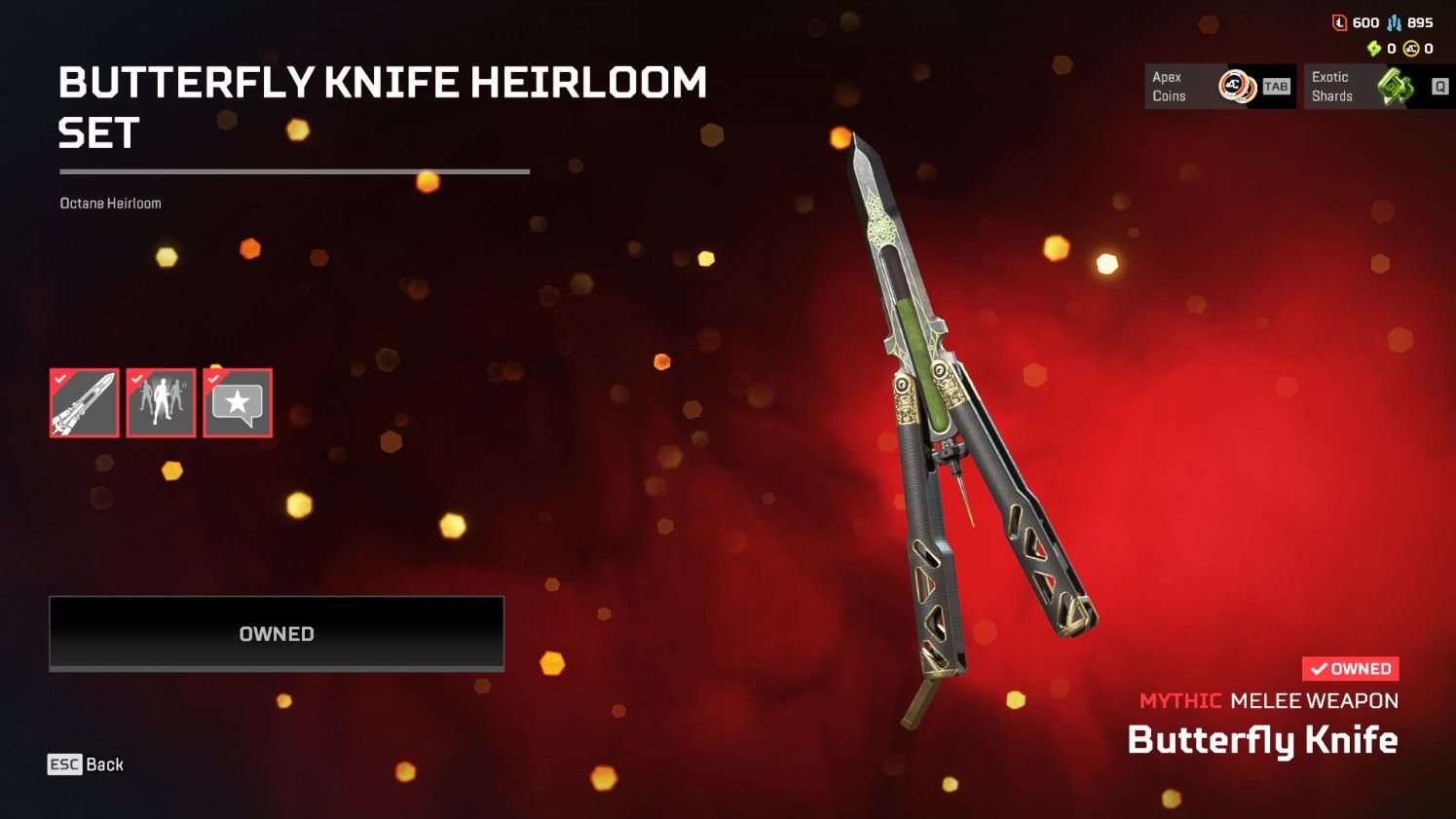Click the green Exotic Shards balance icon
This screenshot has height=819, width=1456.
click(x=1376, y=47)
